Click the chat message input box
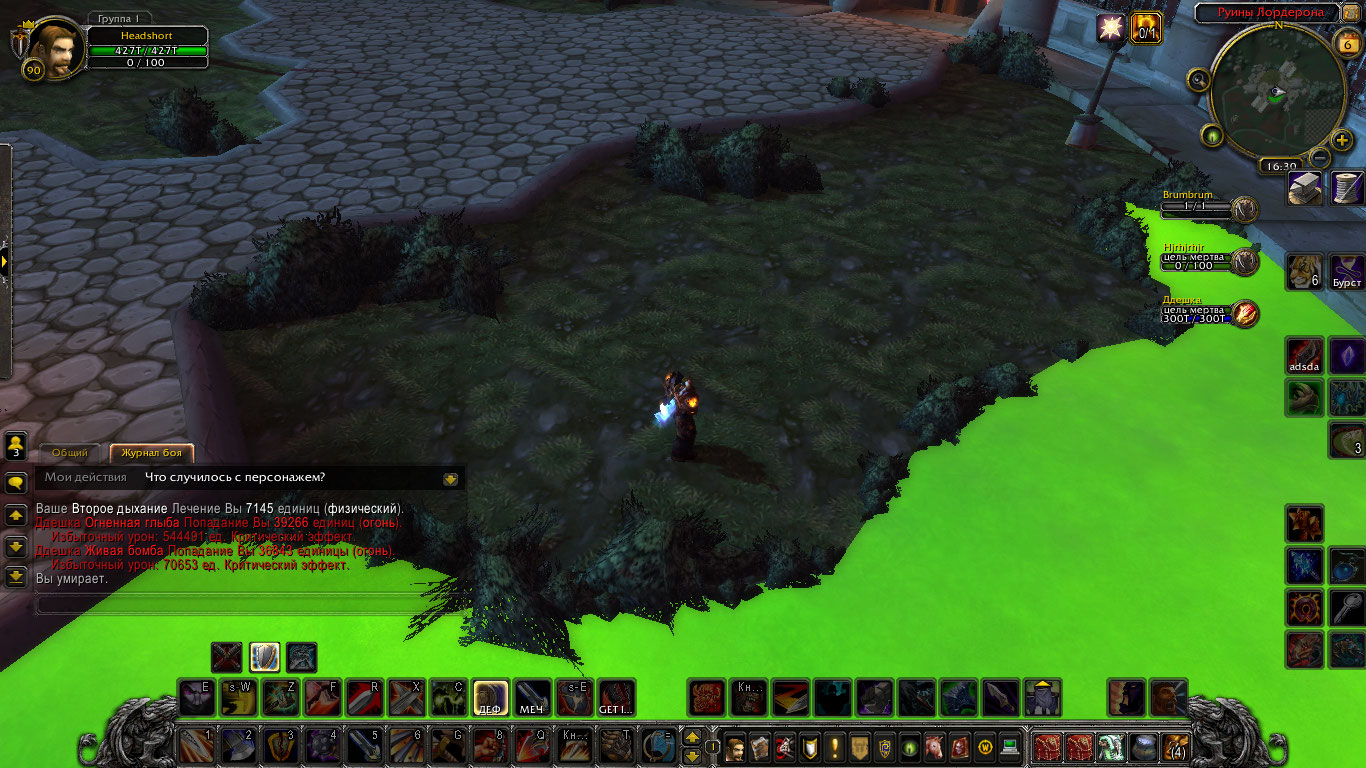 point(230,604)
